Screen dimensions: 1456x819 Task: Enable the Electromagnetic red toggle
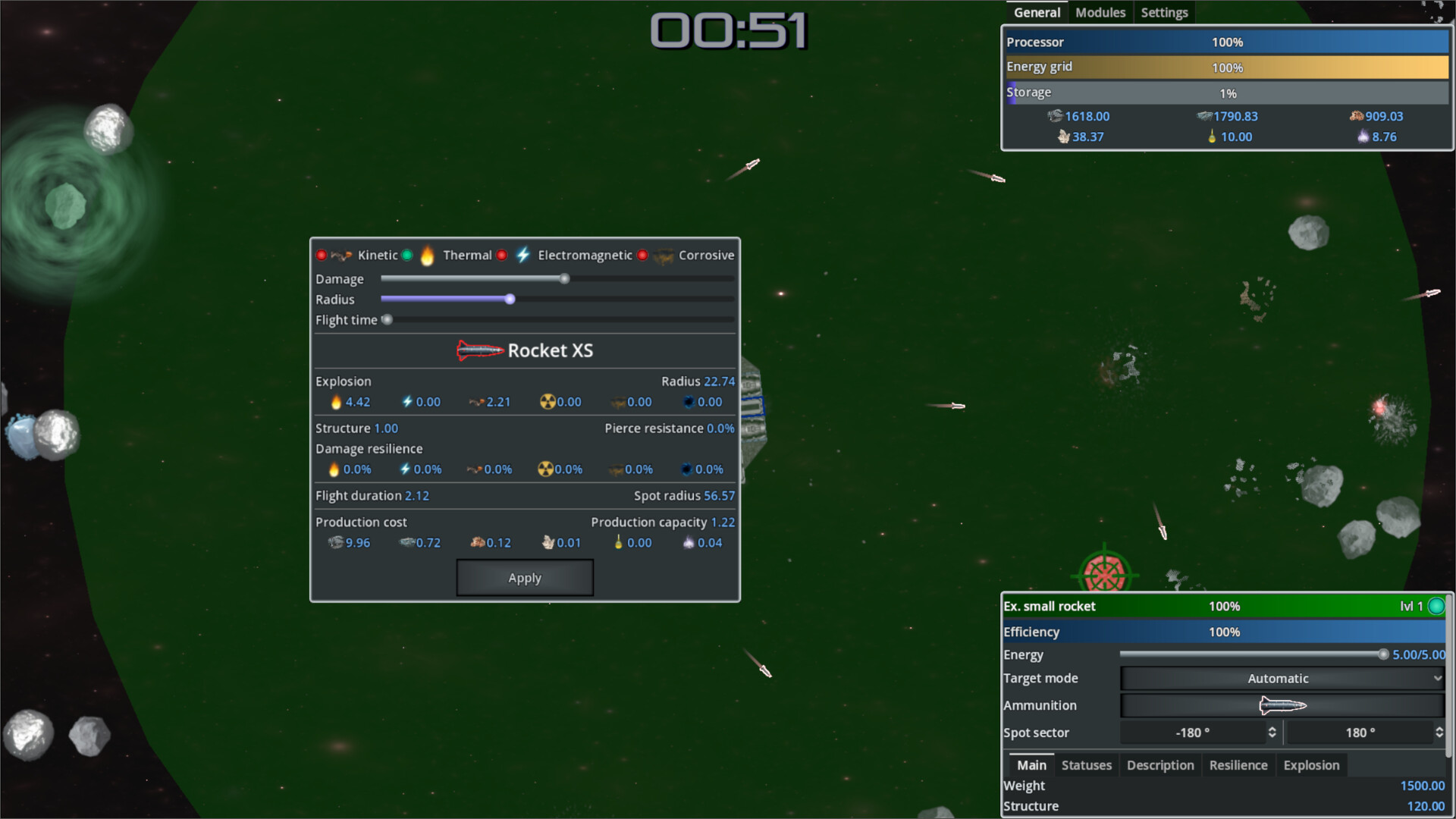point(500,256)
